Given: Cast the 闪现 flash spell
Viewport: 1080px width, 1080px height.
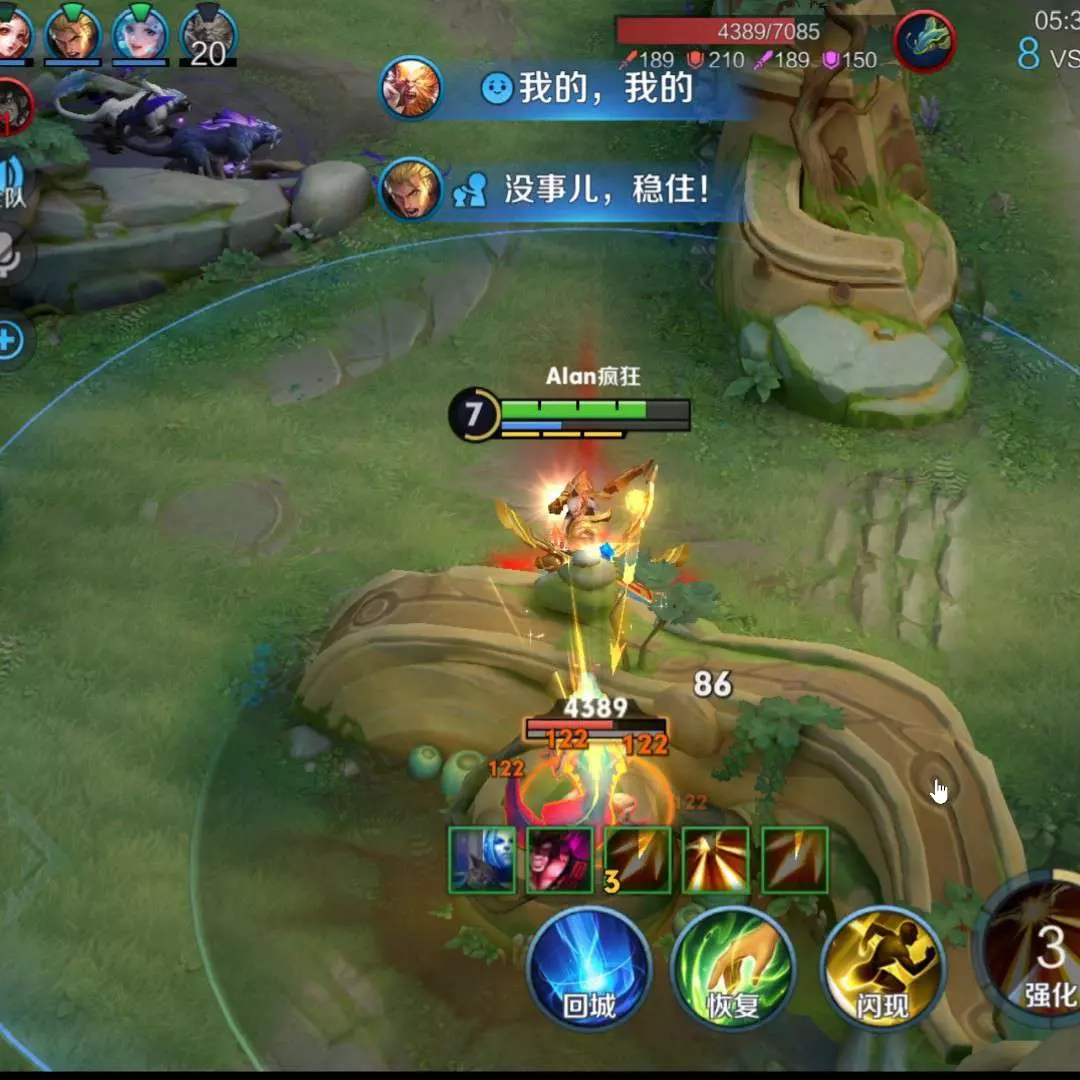Looking at the screenshot, I should [x=882, y=969].
